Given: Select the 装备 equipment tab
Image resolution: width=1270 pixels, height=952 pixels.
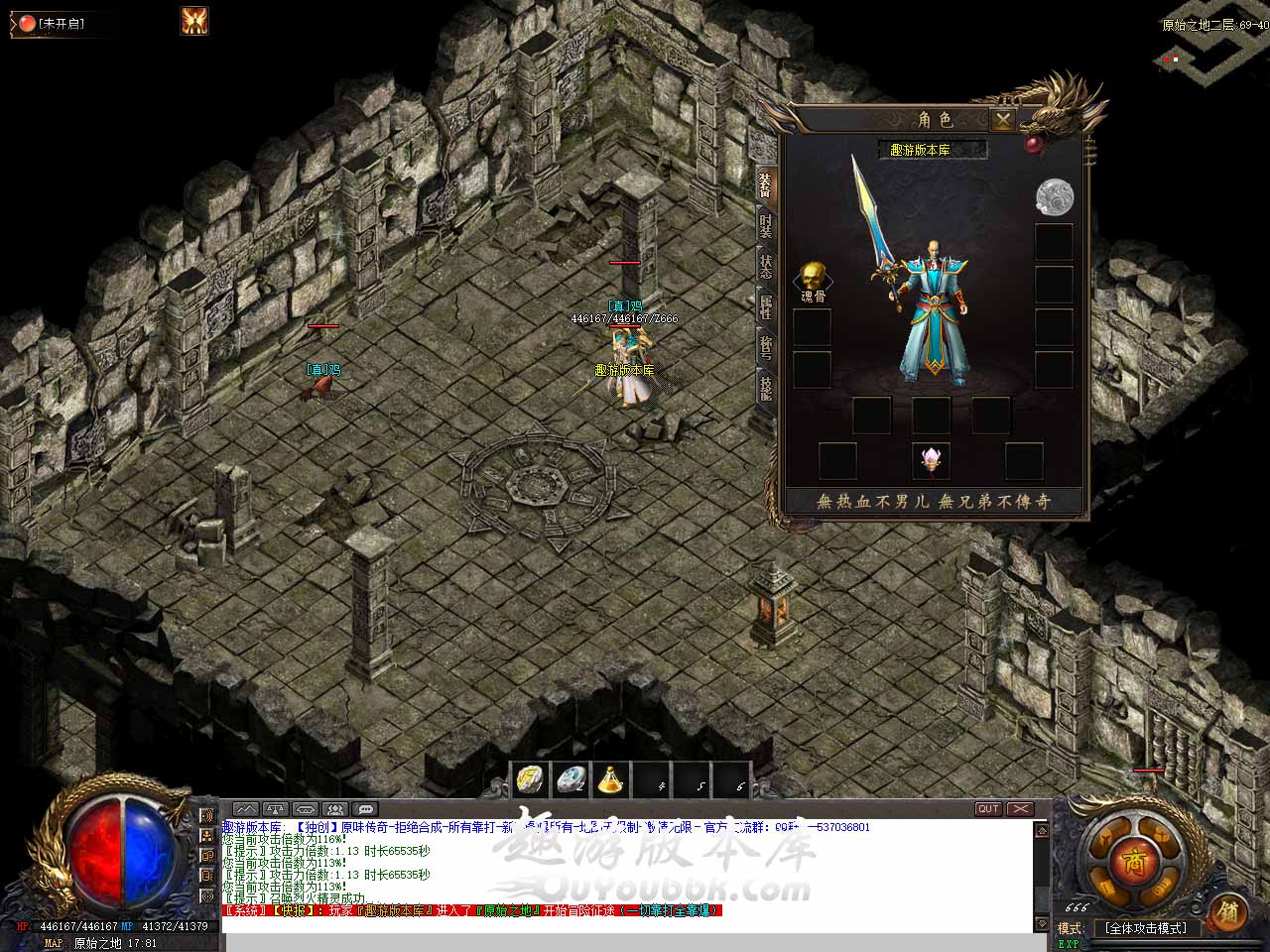Looking at the screenshot, I should pos(765,184).
